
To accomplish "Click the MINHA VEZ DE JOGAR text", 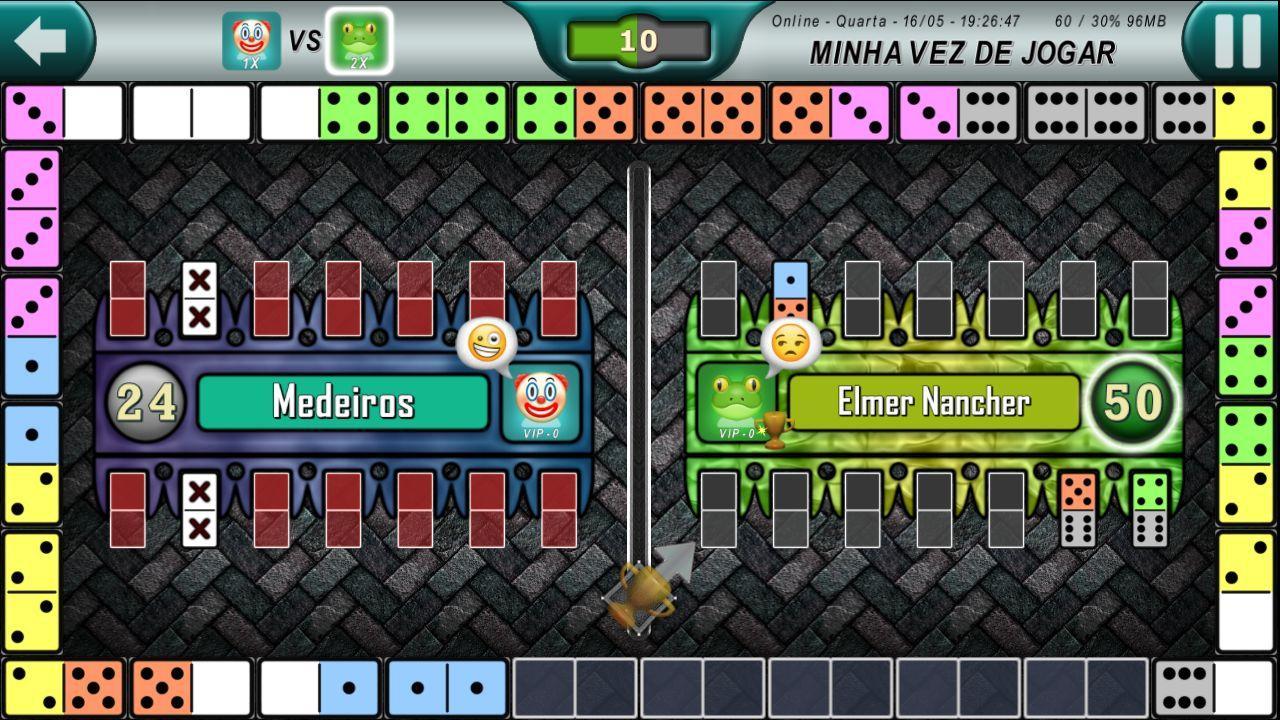I will pos(962,55).
